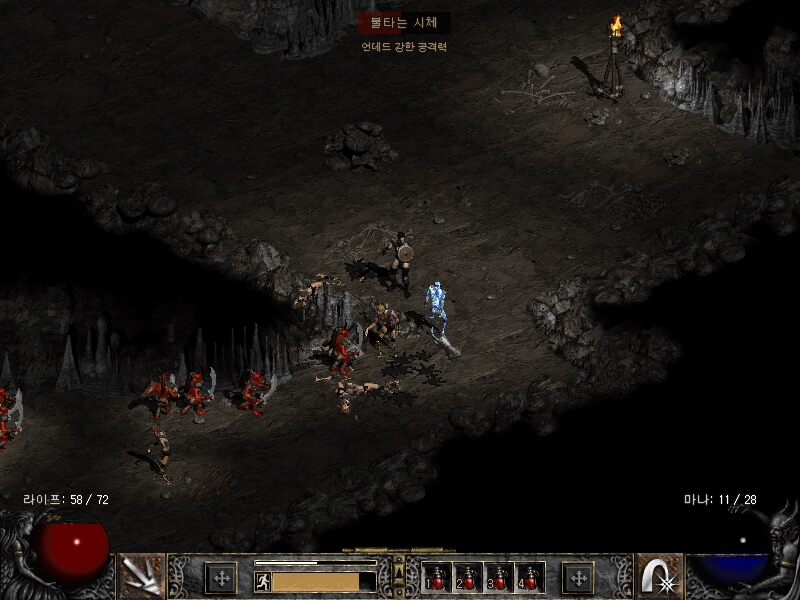Use the healing potion in belt slot 3
The width and height of the screenshot is (800, 600).
point(499,578)
